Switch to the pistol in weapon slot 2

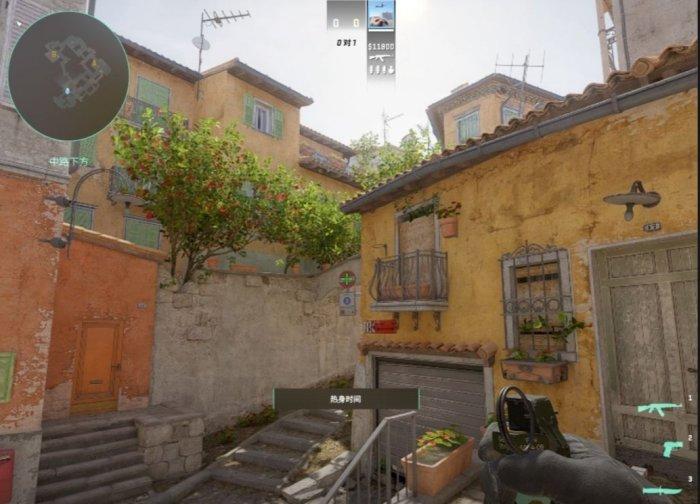[670, 447]
